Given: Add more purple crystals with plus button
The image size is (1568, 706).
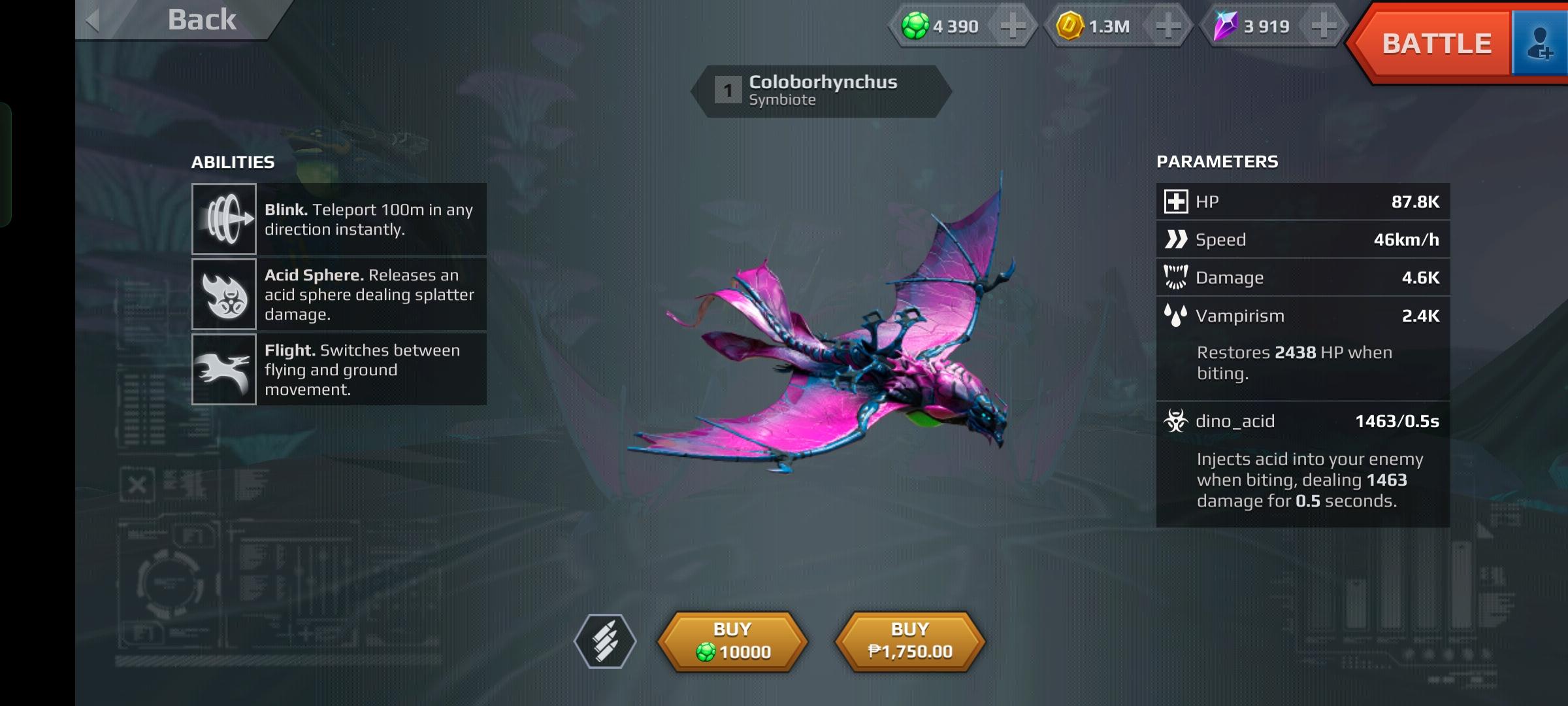Looking at the screenshot, I should tap(1323, 26).
